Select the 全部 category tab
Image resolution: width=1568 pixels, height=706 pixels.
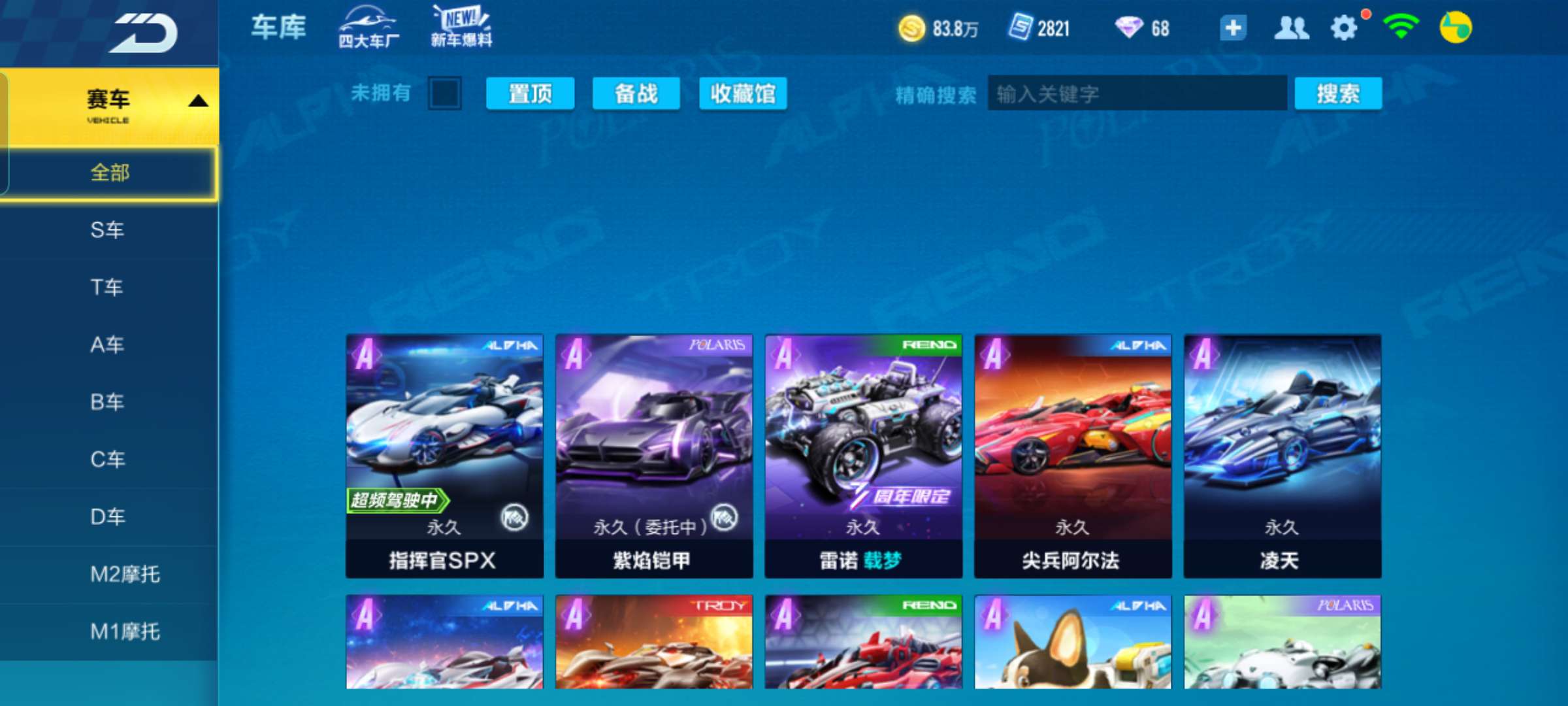pyautogui.click(x=111, y=173)
